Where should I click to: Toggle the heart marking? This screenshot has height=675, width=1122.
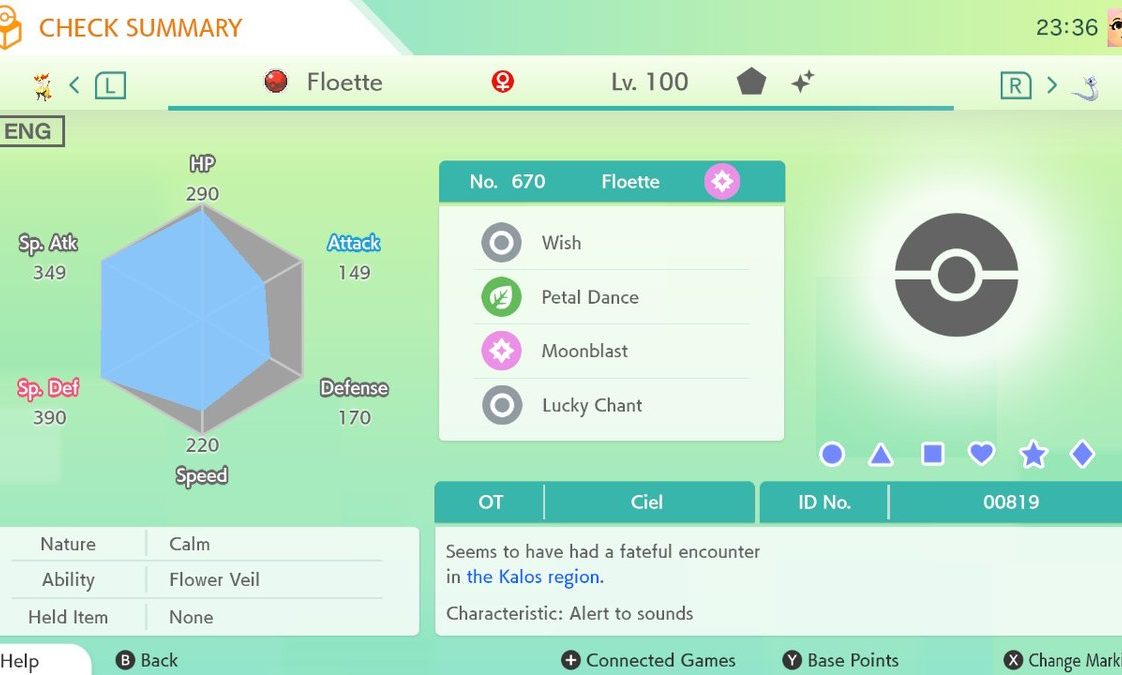(x=982, y=454)
